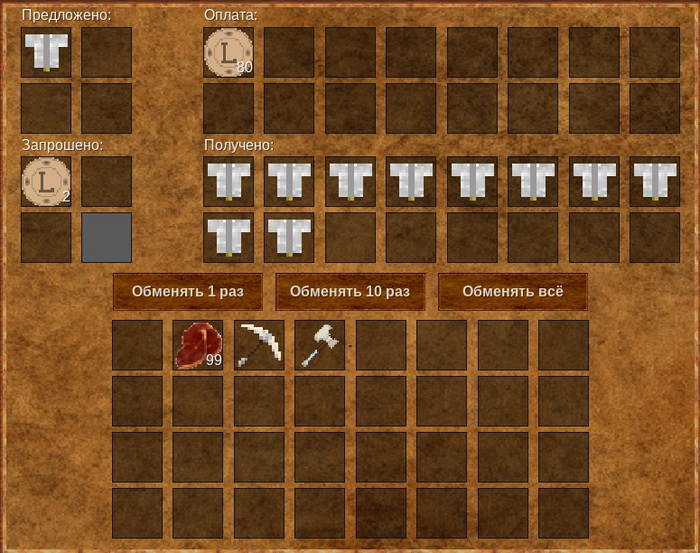700x553 pixels.
Task: Pick the coin stack of 80 in Оплата
Action: tap(229, 52)
